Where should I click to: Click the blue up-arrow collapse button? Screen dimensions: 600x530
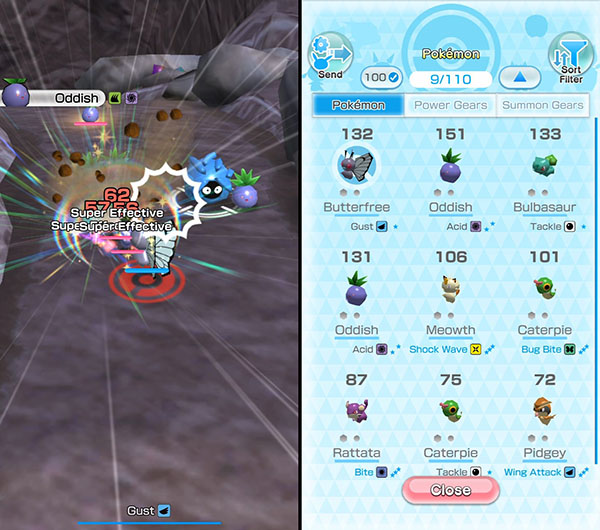[519, 78]
